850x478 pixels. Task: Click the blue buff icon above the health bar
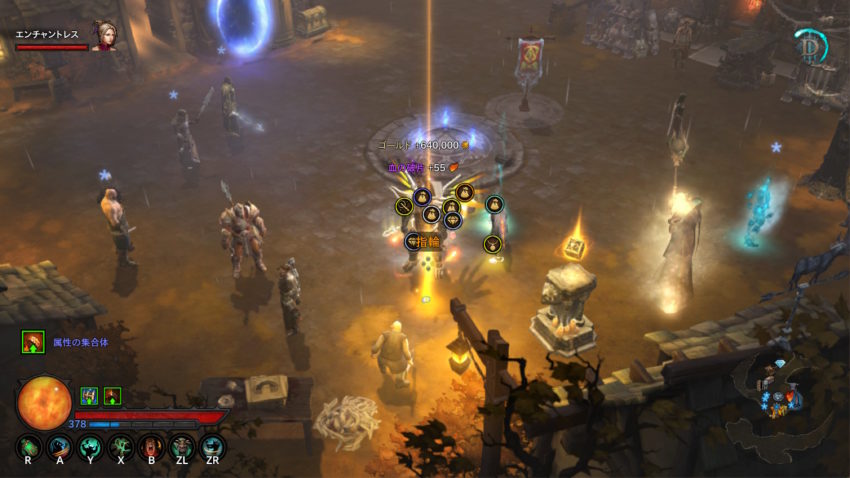[88, 396]
